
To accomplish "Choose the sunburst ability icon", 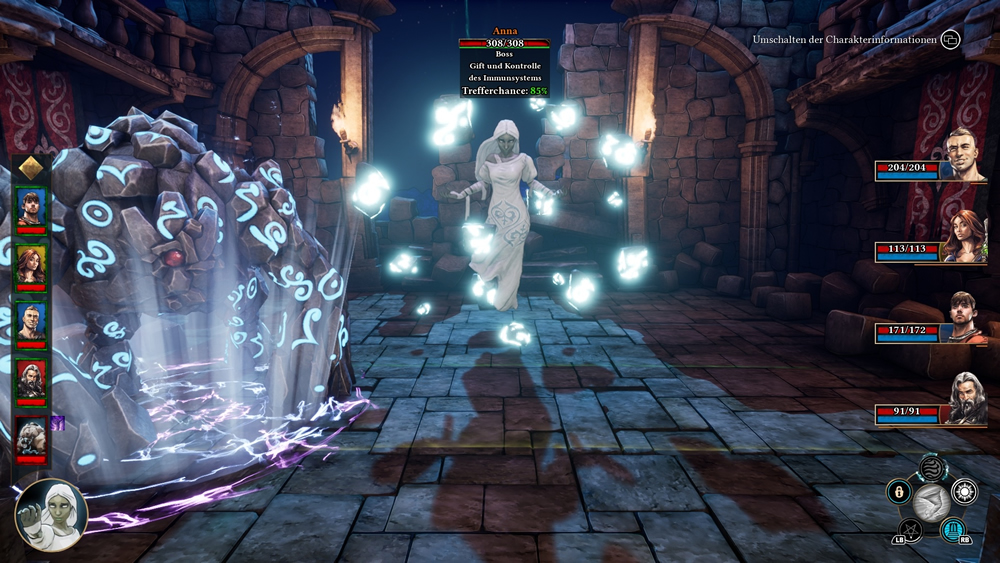I will [964, 491].
